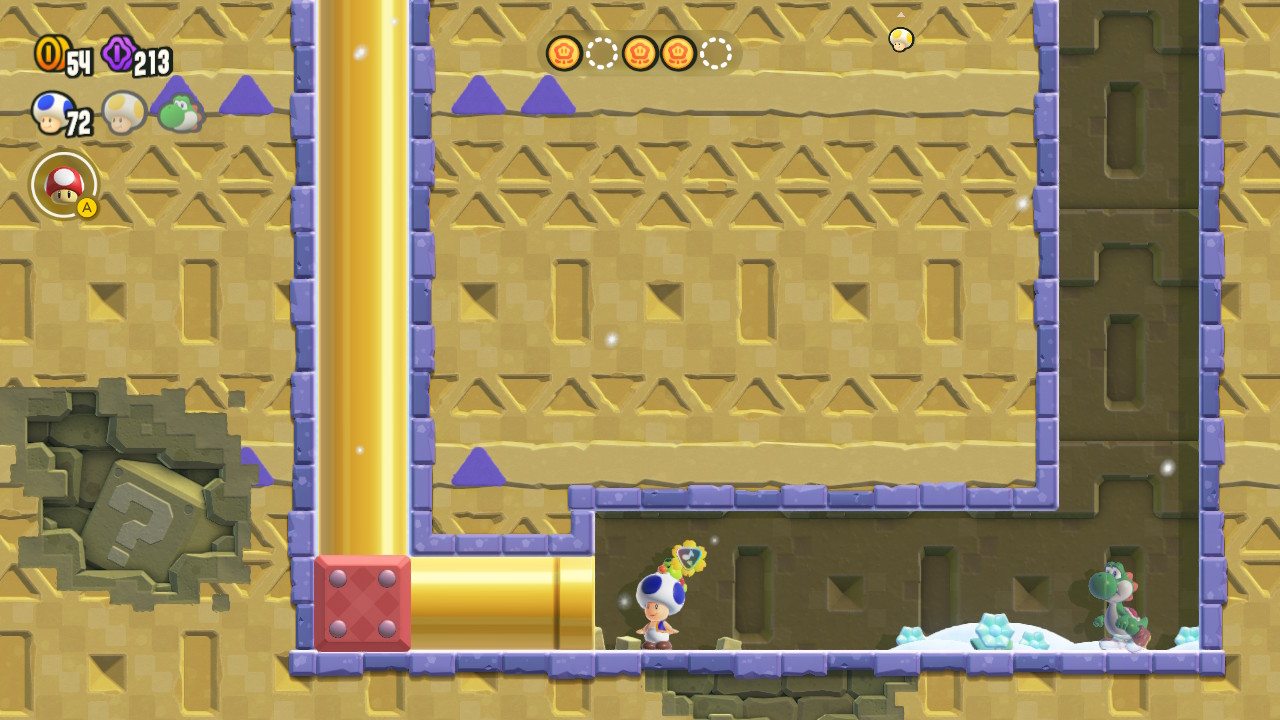Select the stored Super Mushroom item
This screenshot has width=1280, height=720.
(x=64, y=184)
